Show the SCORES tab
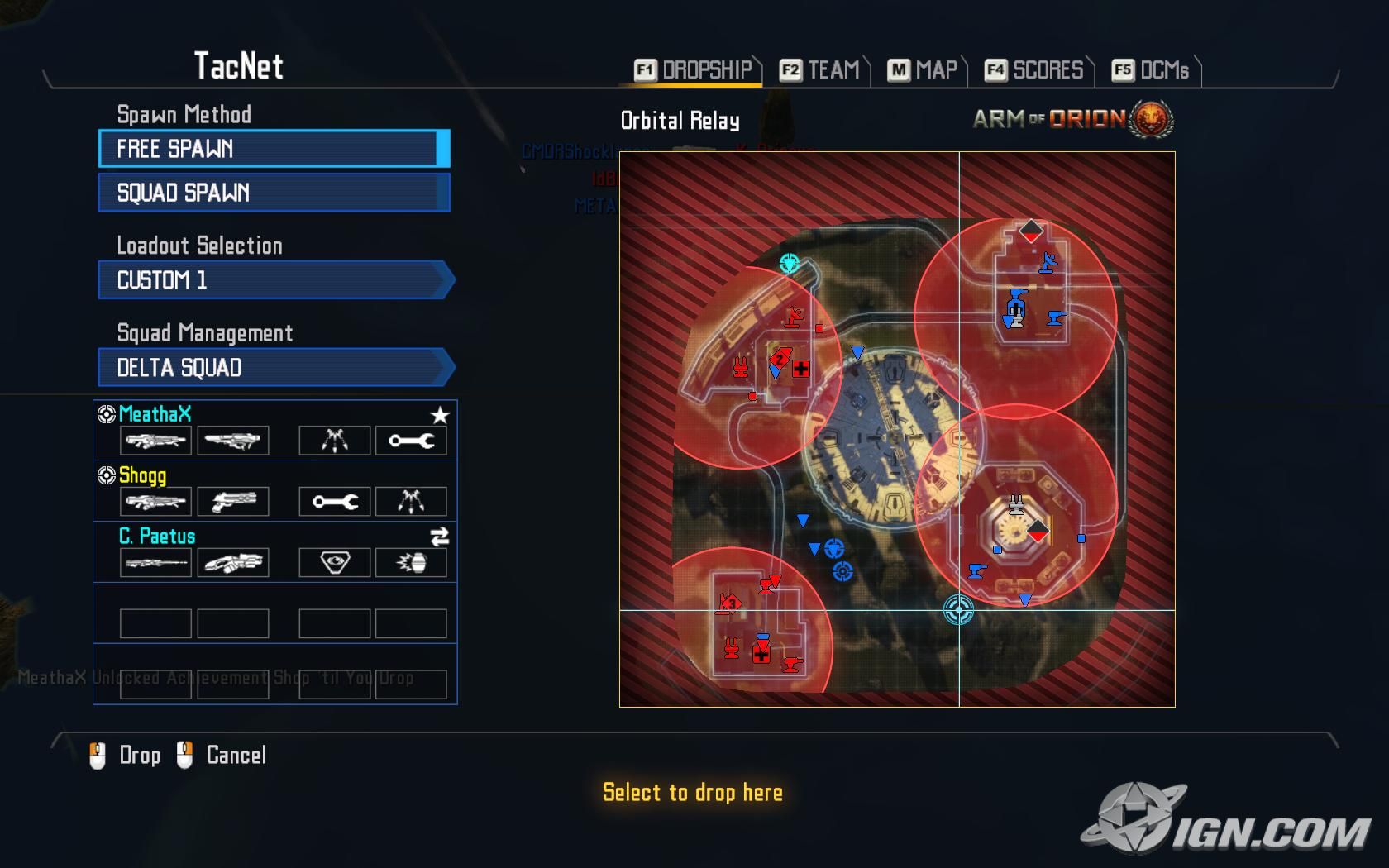 [1034, 70]
